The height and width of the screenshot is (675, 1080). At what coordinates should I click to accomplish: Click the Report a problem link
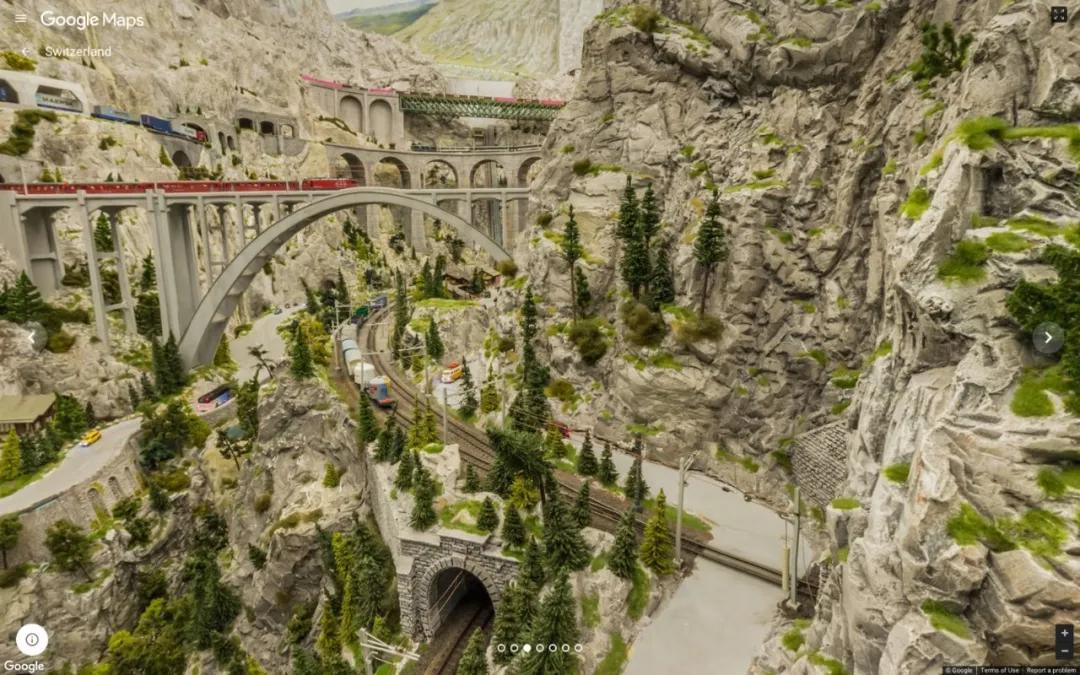(x=1051, y=670)
